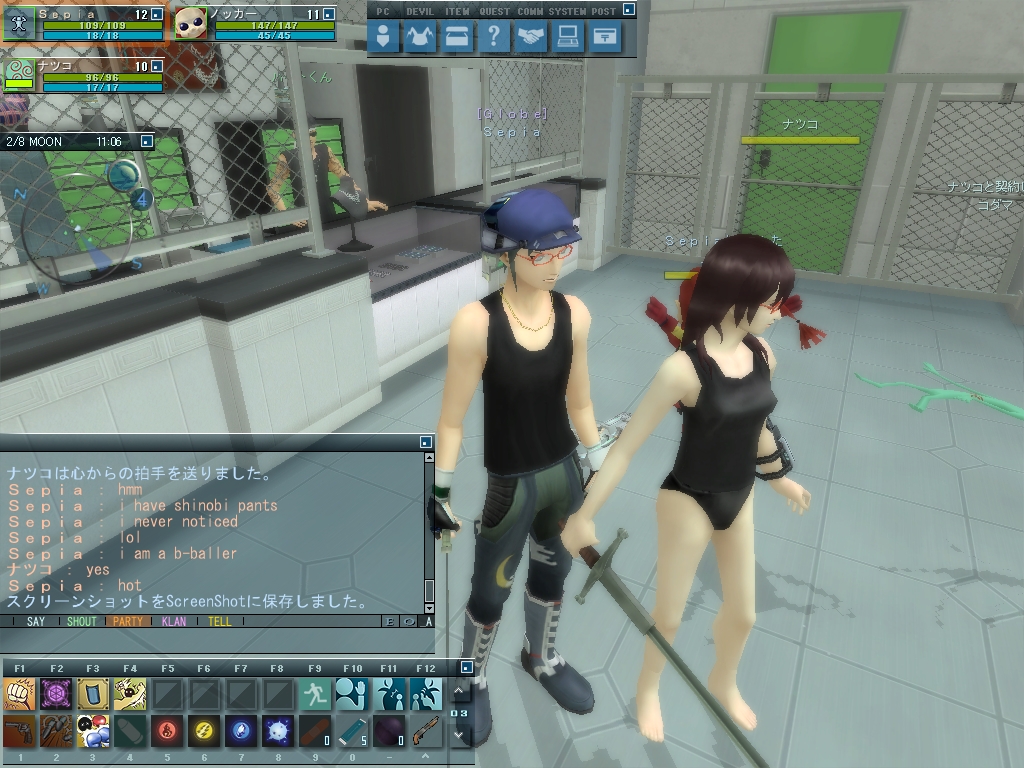Select the revolver hotbar slot
Viewport: 1024px width, 768px height.
19,731
